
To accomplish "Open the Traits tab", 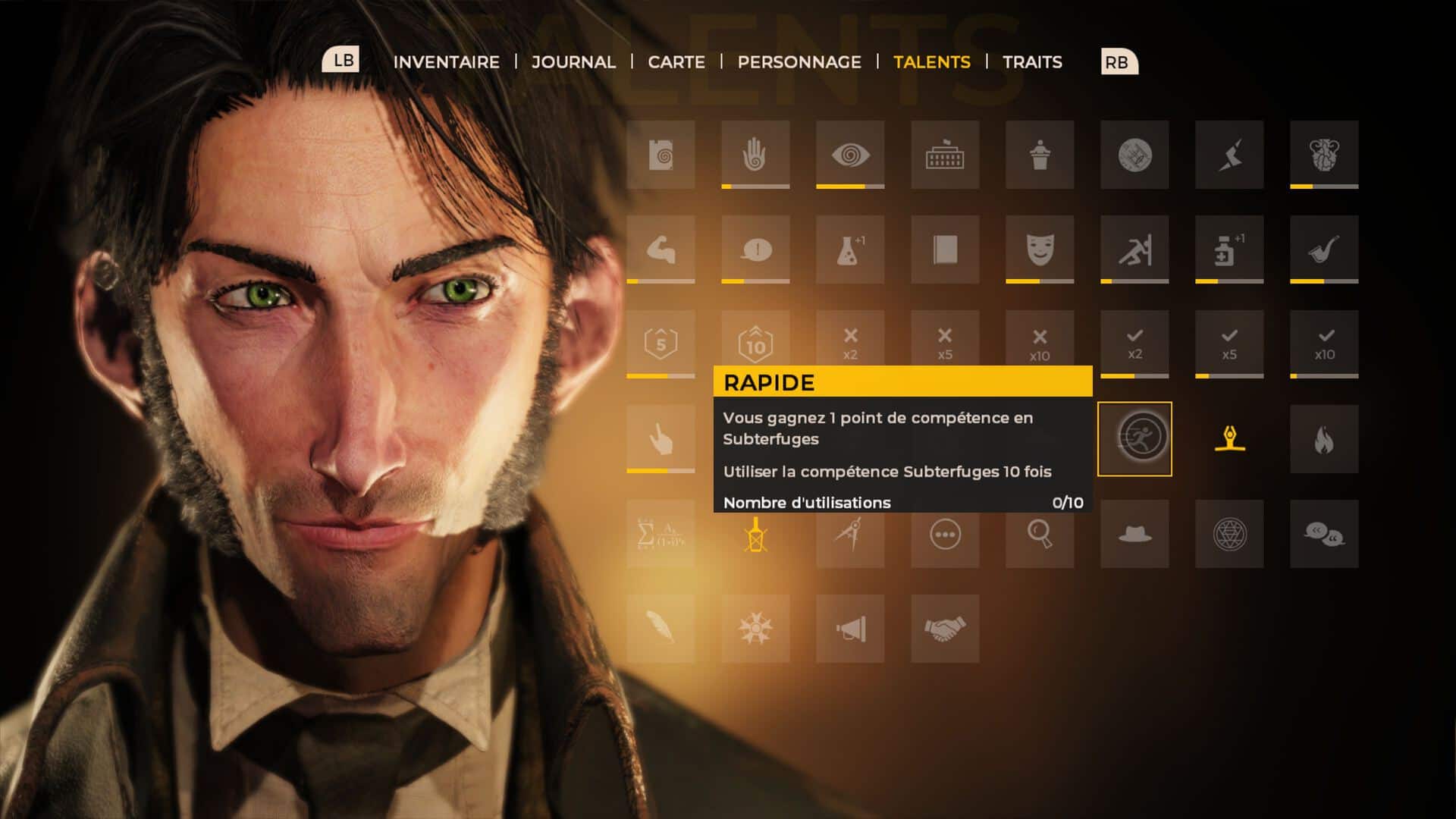I will click(x=1032, y=62).
